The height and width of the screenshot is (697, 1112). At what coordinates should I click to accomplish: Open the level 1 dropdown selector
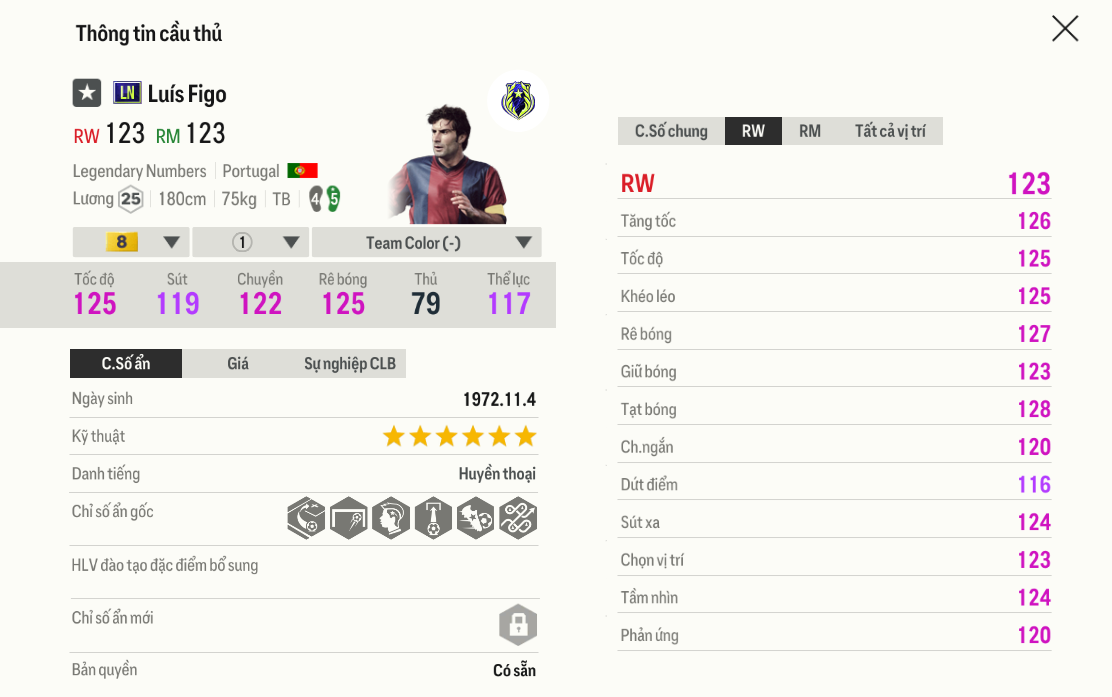[x=251, y=242]
